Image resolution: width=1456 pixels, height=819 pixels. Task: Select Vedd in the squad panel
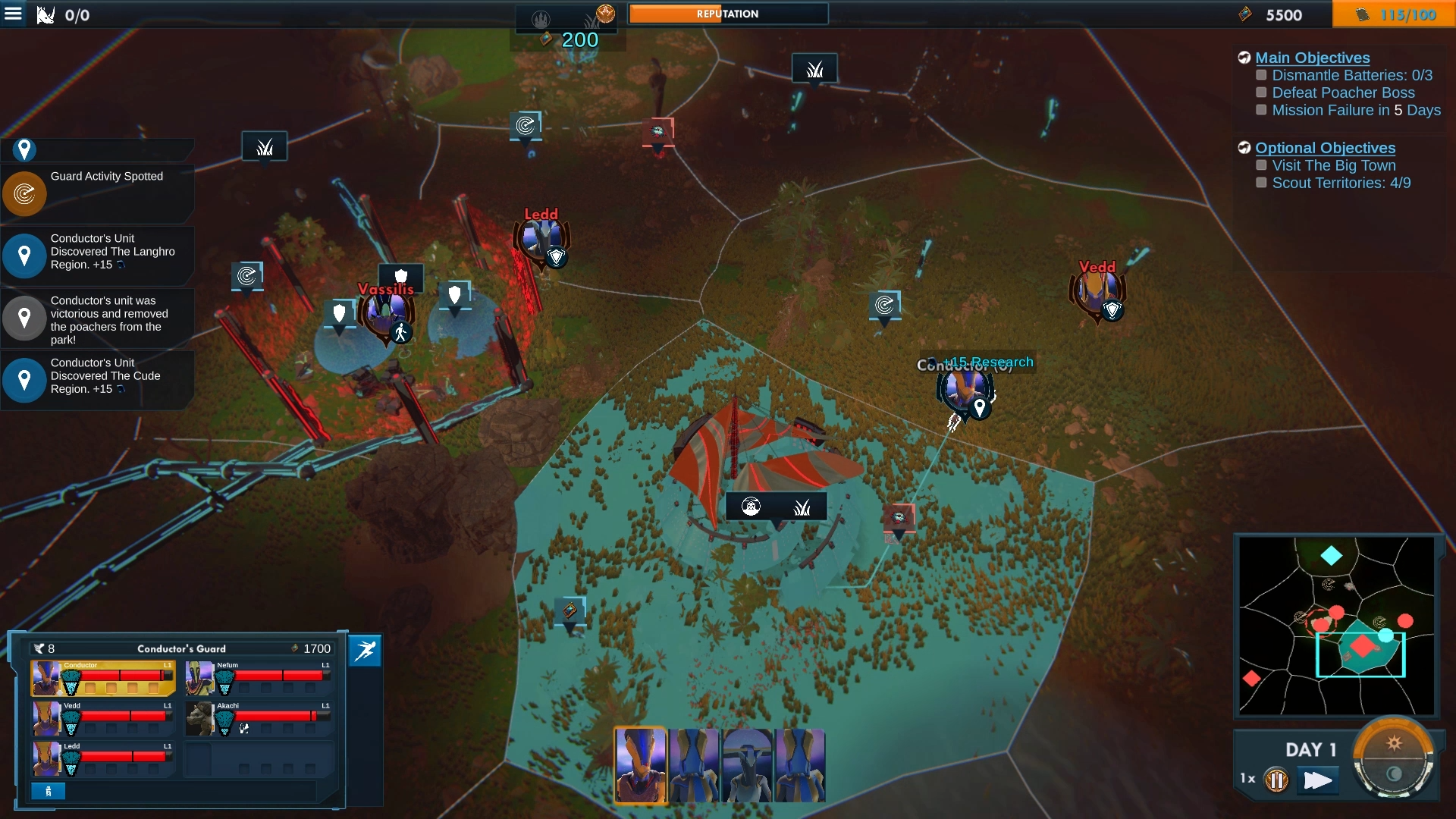pyautogui.click(x=103, y=718)
